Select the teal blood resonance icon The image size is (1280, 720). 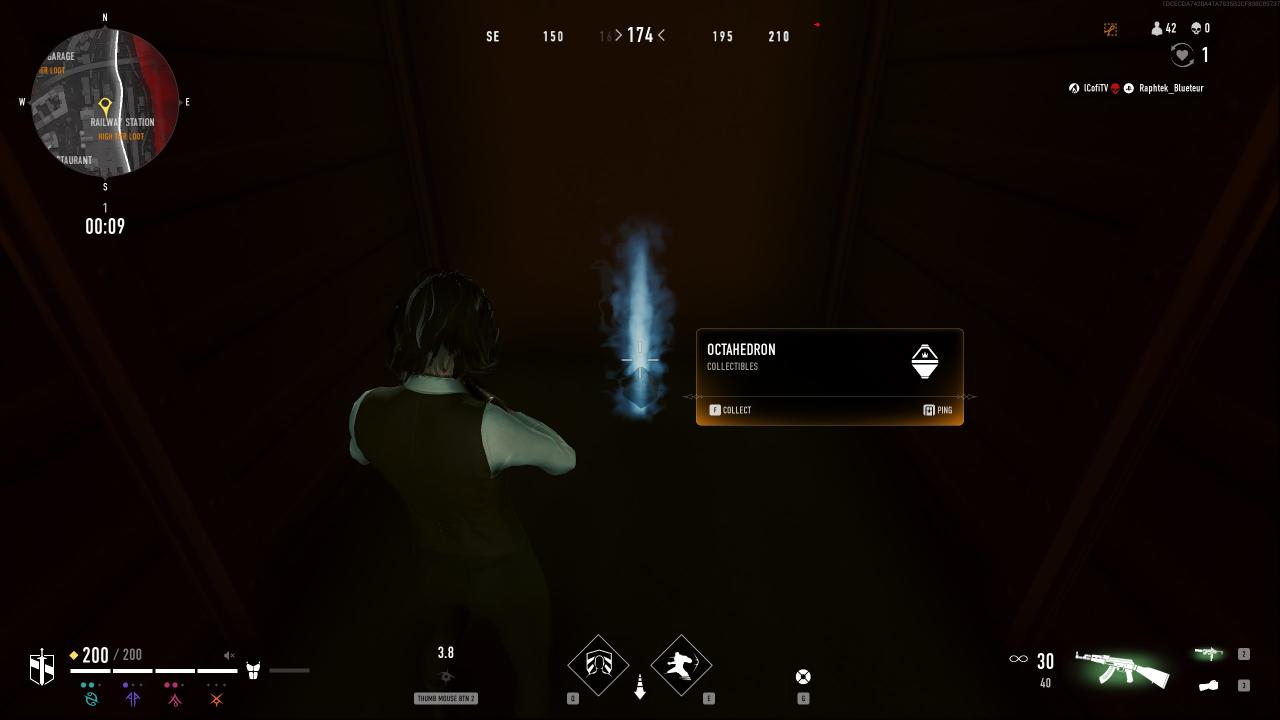point(91,699)
